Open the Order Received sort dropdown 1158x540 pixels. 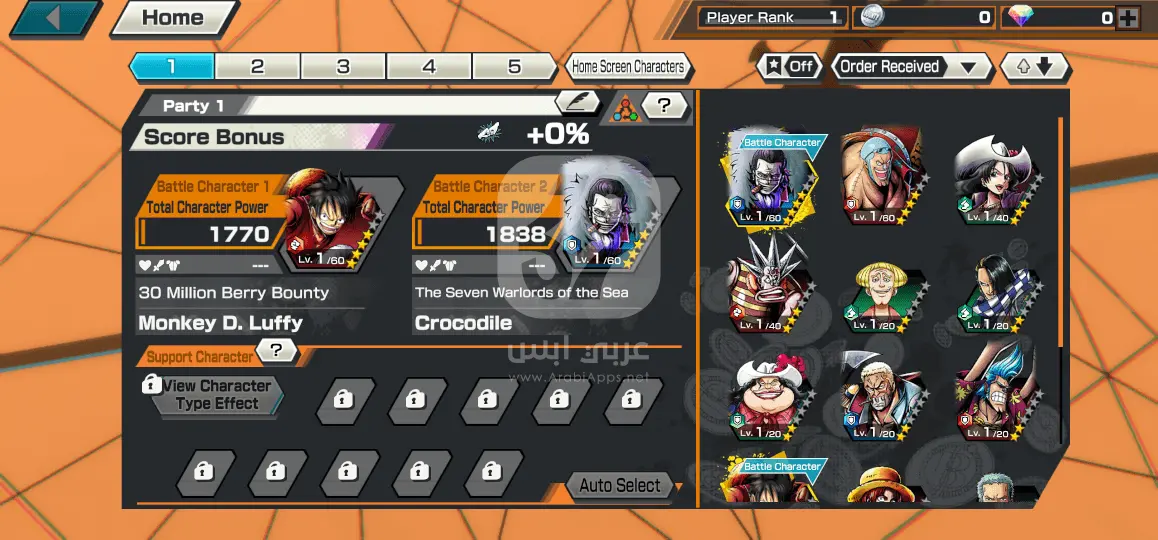point(909,67)
